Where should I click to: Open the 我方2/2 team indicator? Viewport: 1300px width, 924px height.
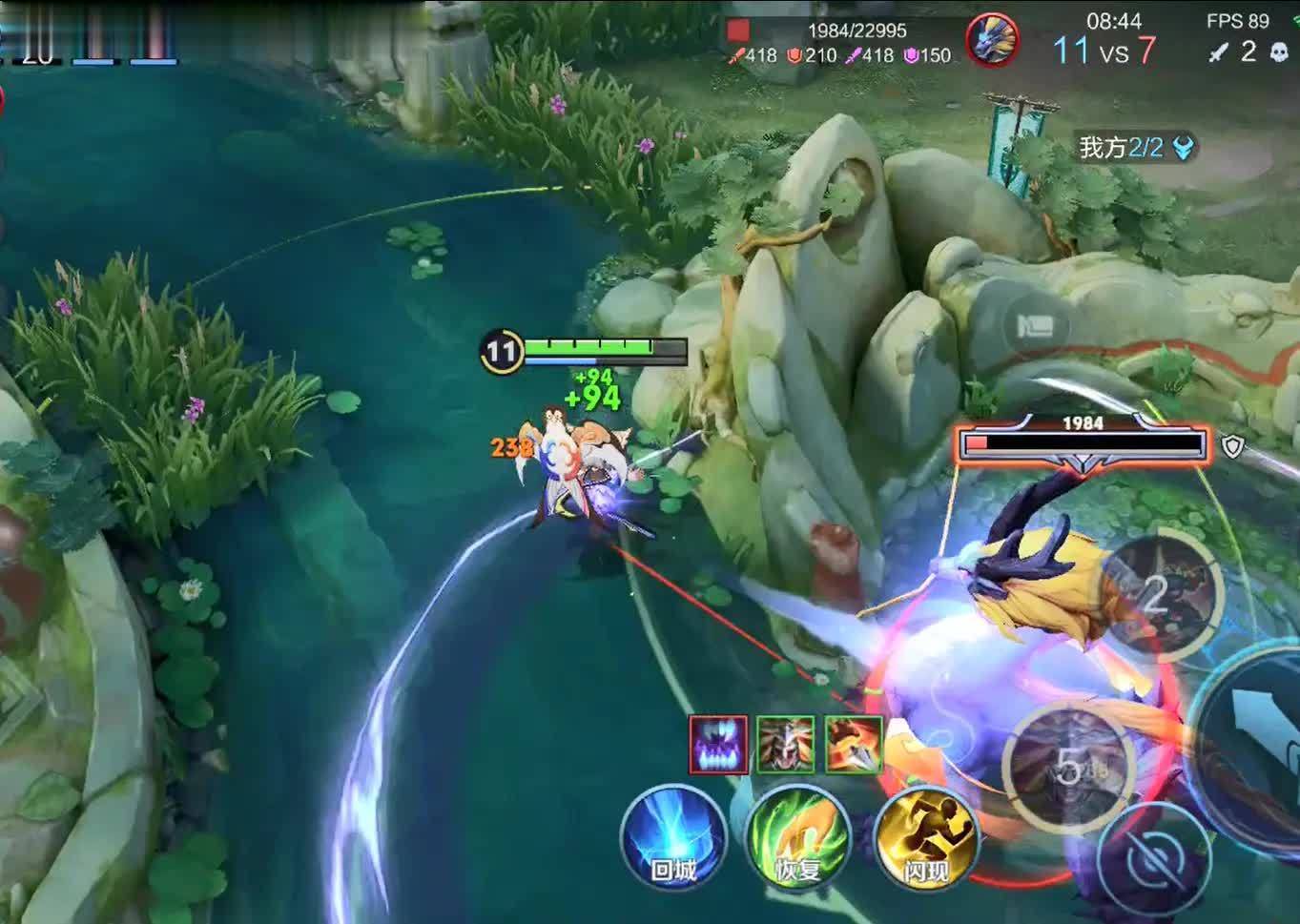(x=1135, y=148)
